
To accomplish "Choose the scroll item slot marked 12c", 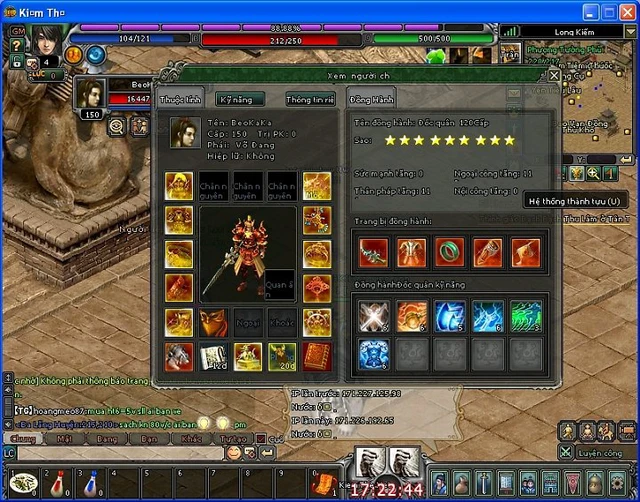I will tap(213, 355).
